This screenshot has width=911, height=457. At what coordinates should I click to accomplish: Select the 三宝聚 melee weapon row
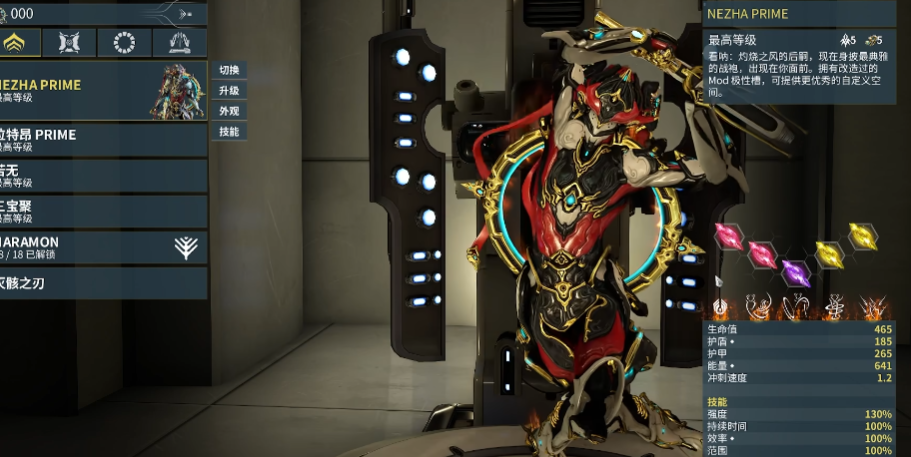click(x=100, y=211)
